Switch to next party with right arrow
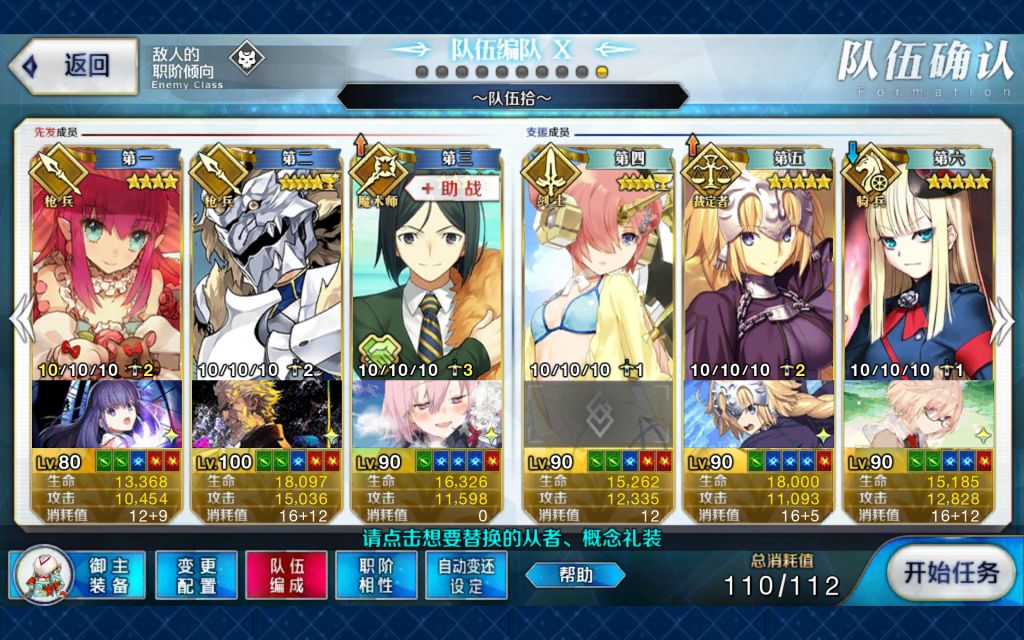 (1004, 322)
